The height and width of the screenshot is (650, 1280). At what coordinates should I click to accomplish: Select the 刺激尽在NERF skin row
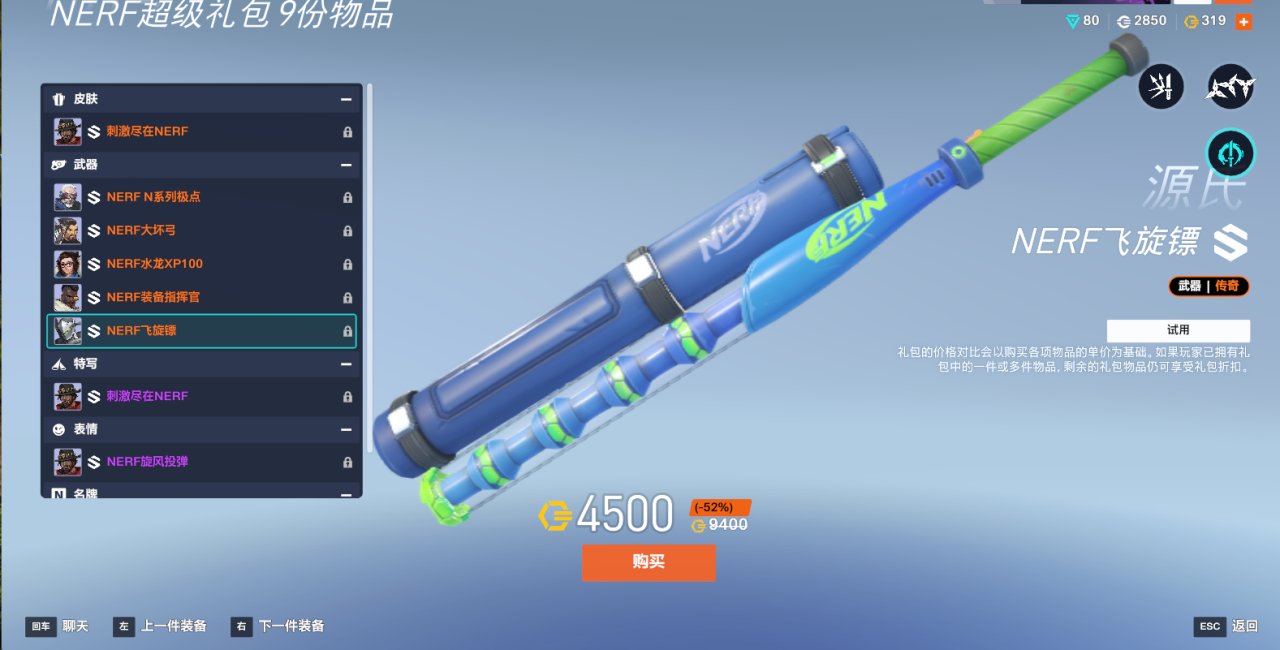(x=201, y=132)
